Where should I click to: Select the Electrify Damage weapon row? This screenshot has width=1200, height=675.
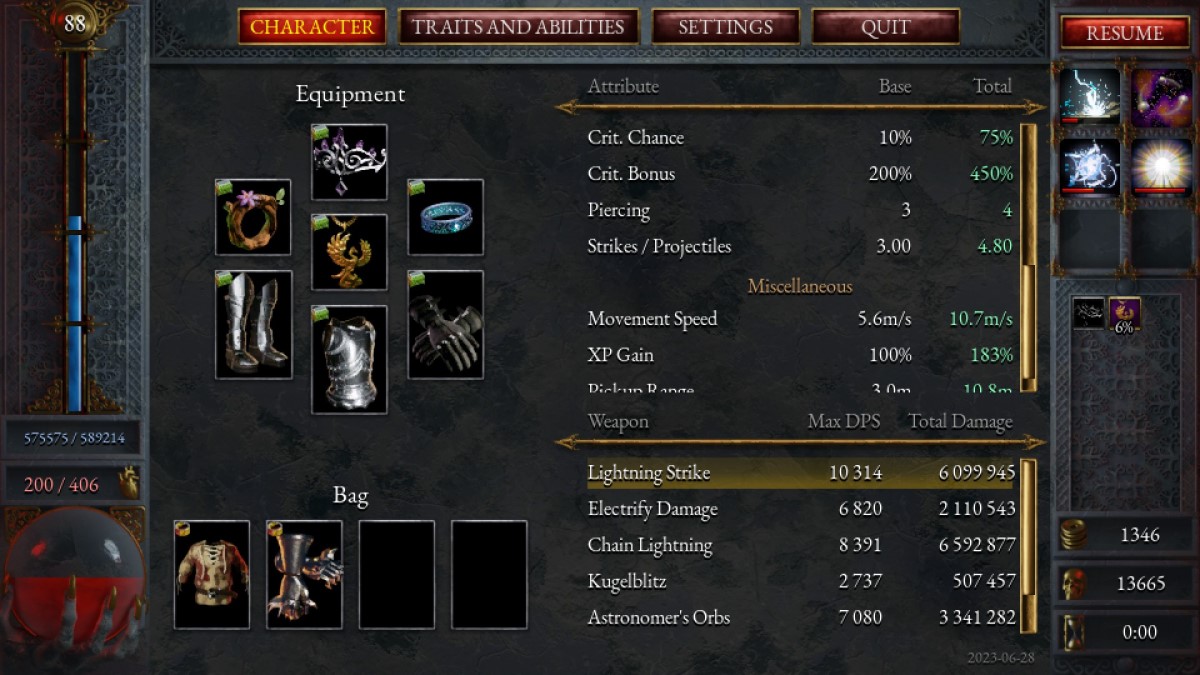tap(800, 509)
